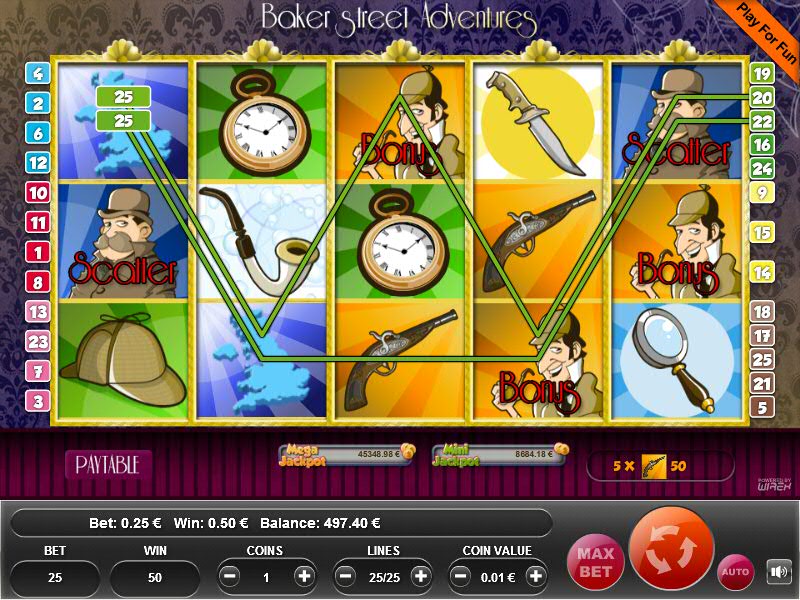Choose payline marker 9
The width and height of the screenshot is (800, 600).
762,193
